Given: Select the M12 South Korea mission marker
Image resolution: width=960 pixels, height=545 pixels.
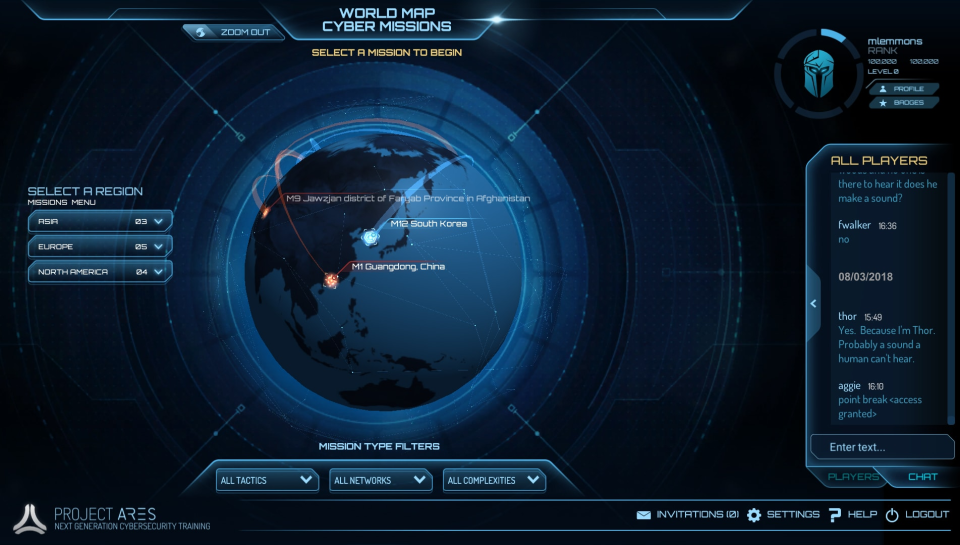Looking at the screenshot, I should click(x=371, y=237).
